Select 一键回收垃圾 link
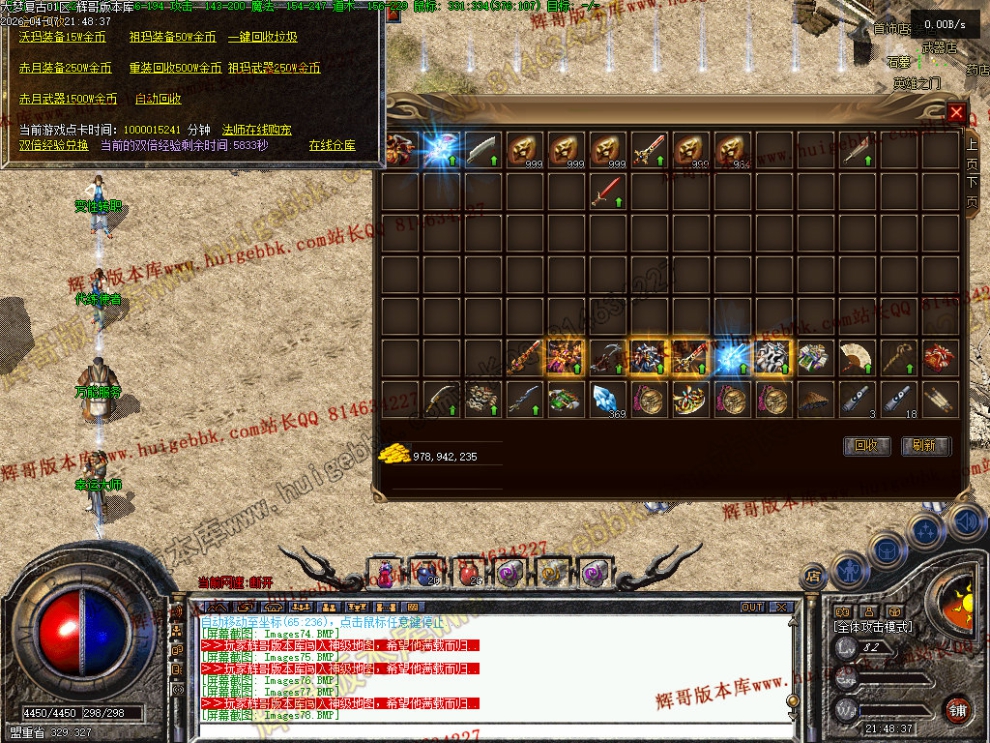Image resolution: width=990 pixels, height=743 pixels. tap(262, 37)
